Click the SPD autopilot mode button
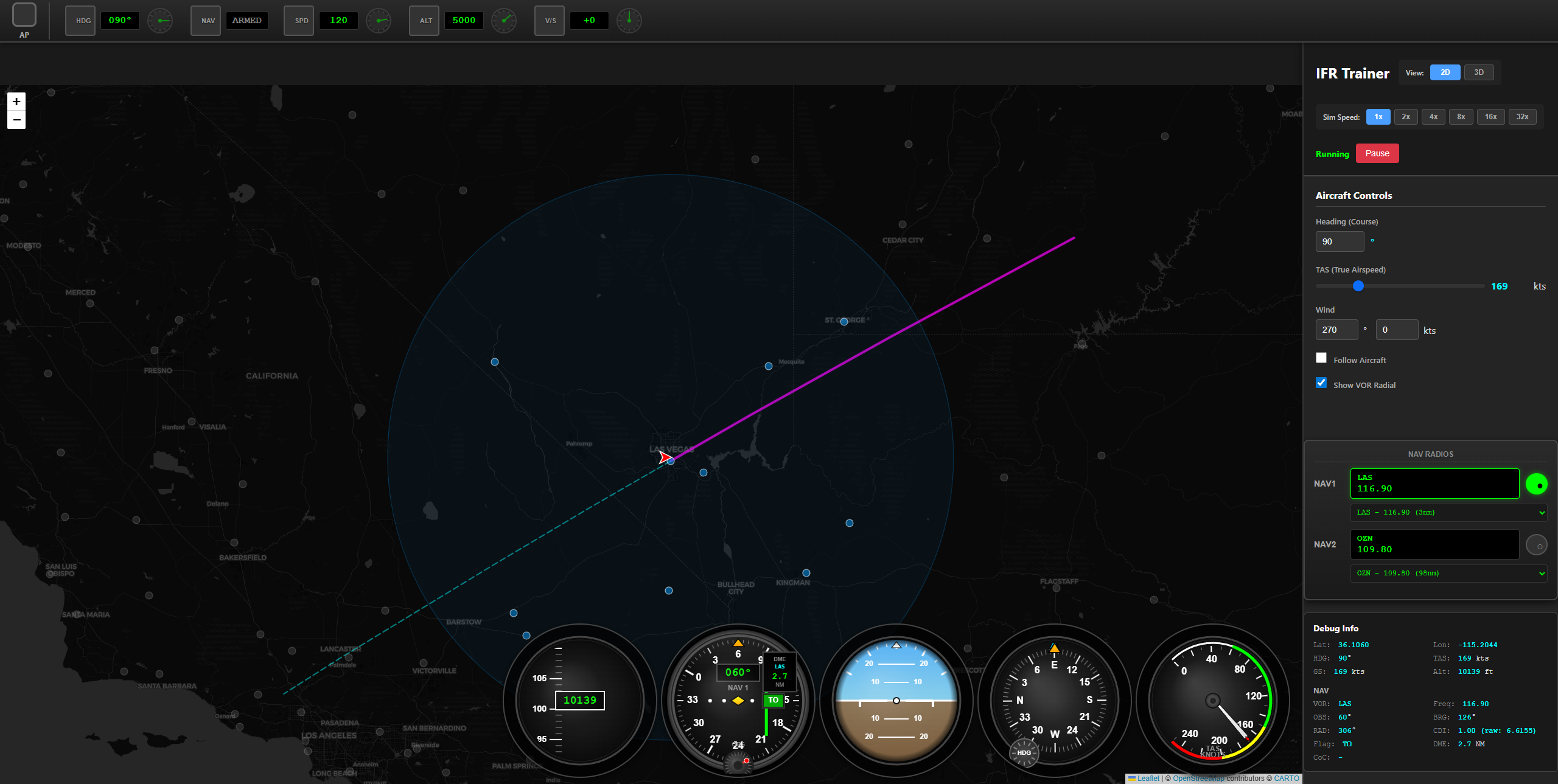Viewport: 1558px width, 784px height. click(299, 20)
